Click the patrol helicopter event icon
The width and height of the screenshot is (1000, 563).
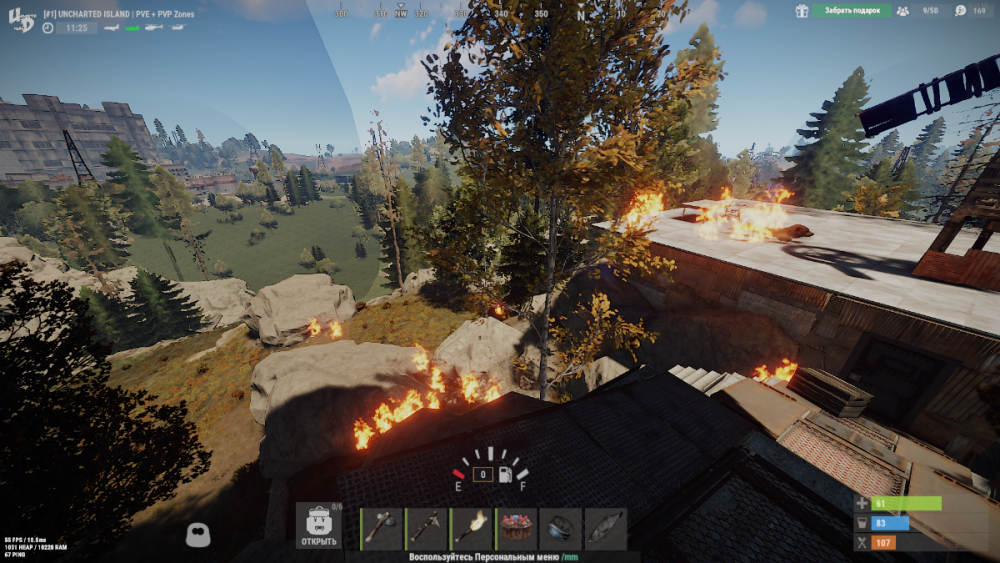[154, 28]
